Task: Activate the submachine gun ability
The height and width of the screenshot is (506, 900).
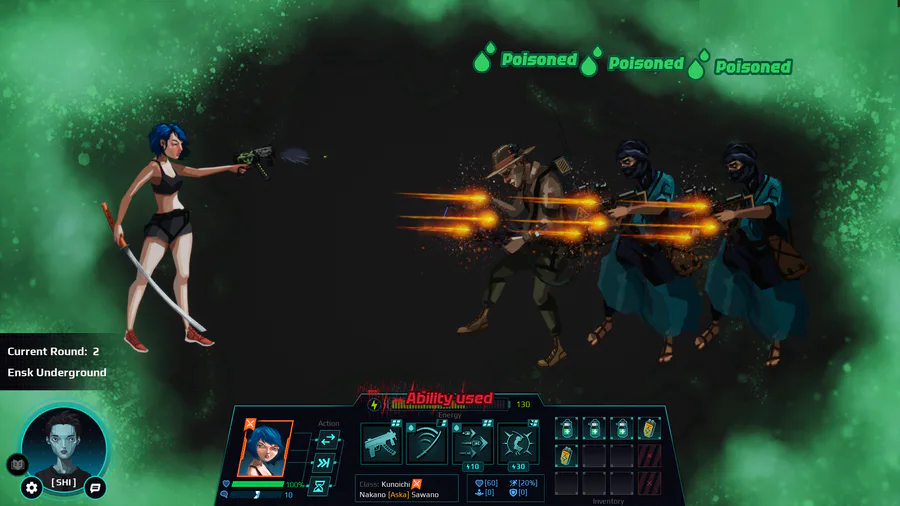Action: point(381,443)
